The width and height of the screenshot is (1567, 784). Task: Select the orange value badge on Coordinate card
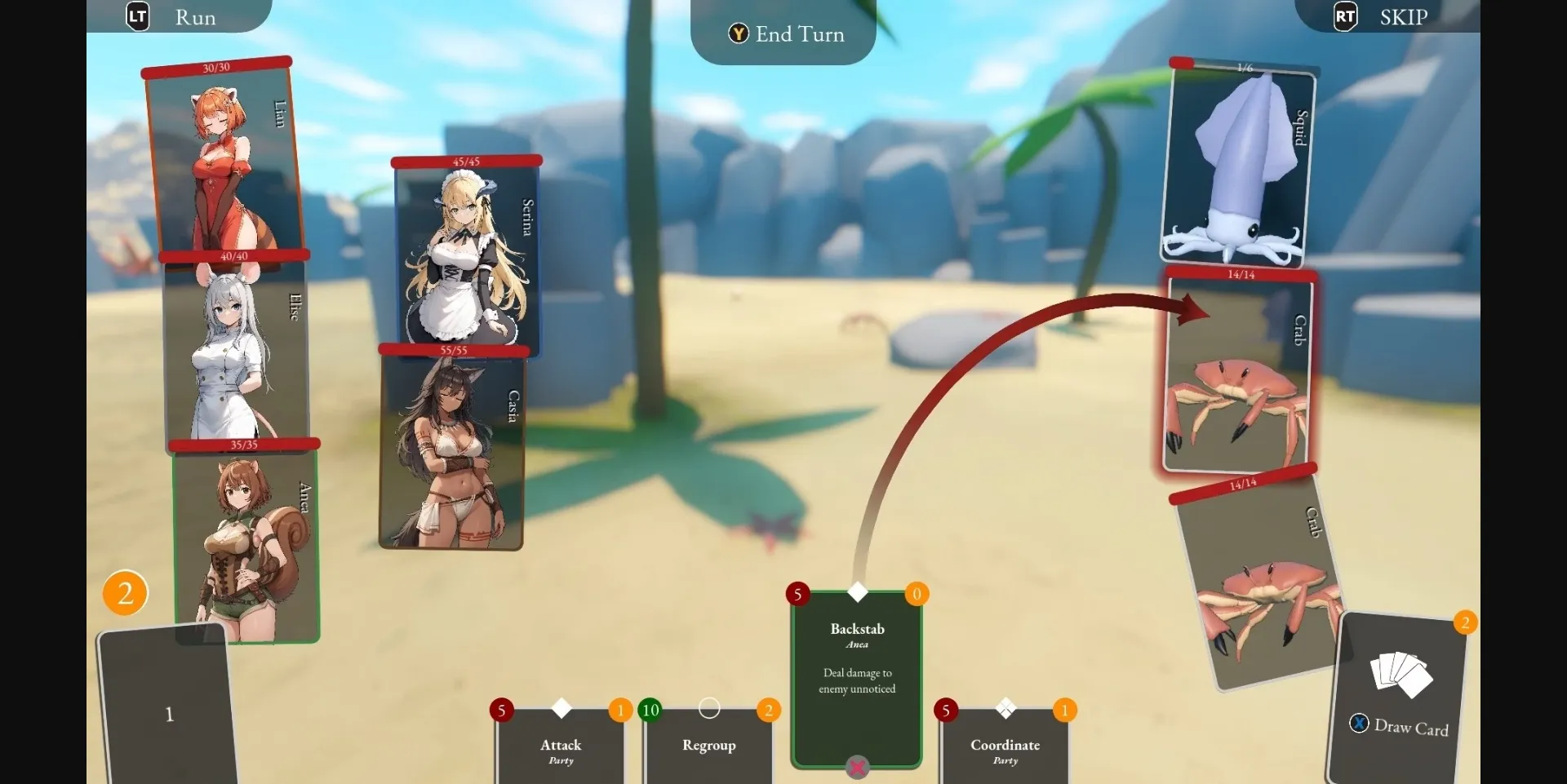[x=1065, y=711]
